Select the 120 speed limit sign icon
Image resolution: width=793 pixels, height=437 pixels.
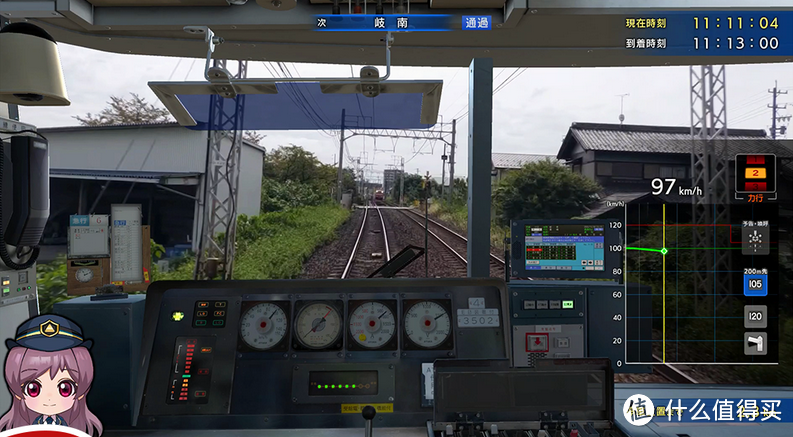tap(756, 317)
